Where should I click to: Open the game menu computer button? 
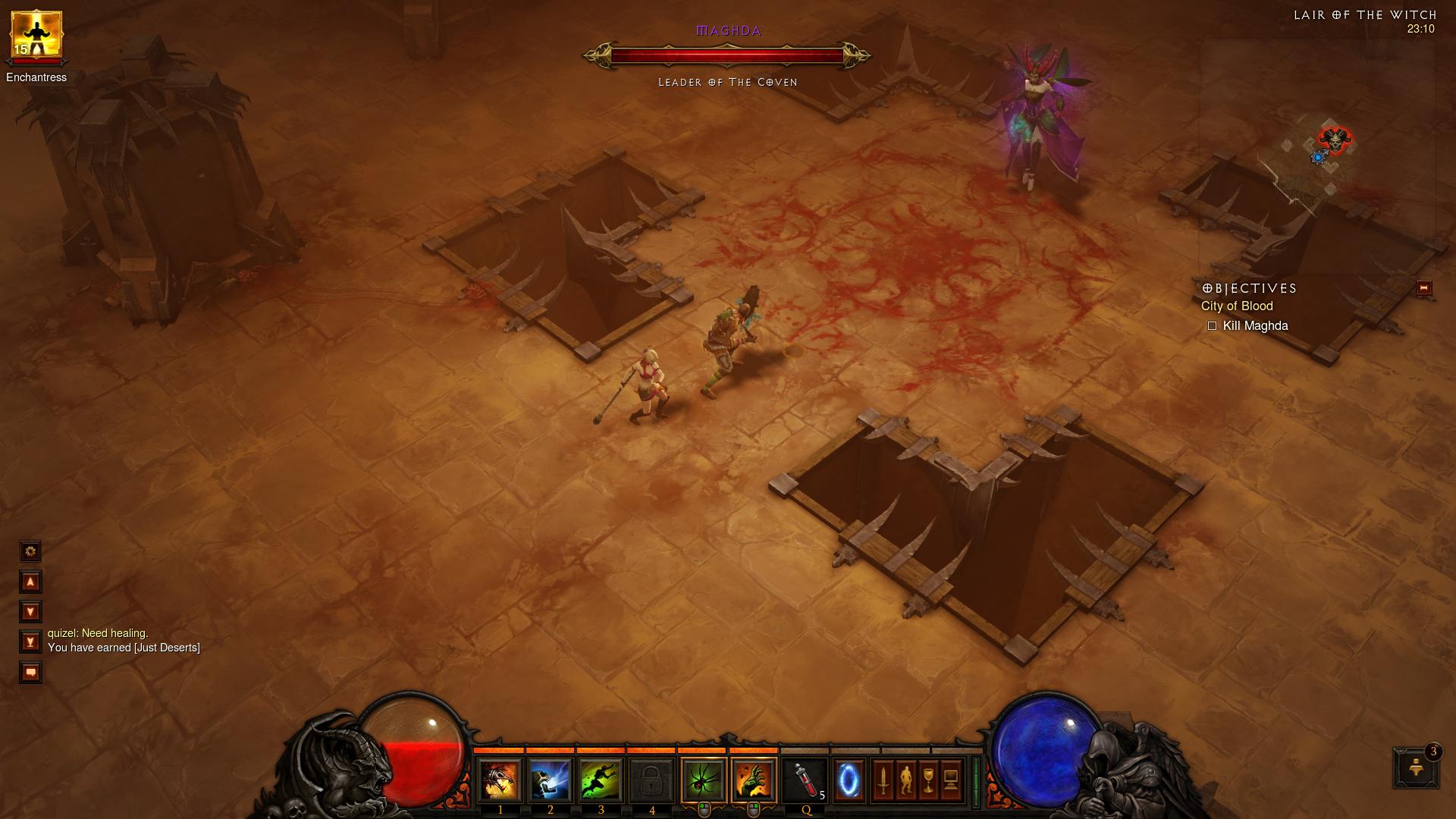951,780
